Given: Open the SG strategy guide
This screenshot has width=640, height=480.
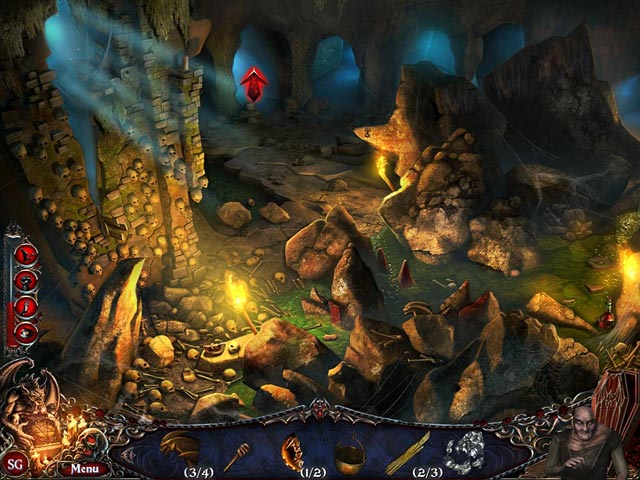Looking at the screenshot, I should tap(15, 464).
